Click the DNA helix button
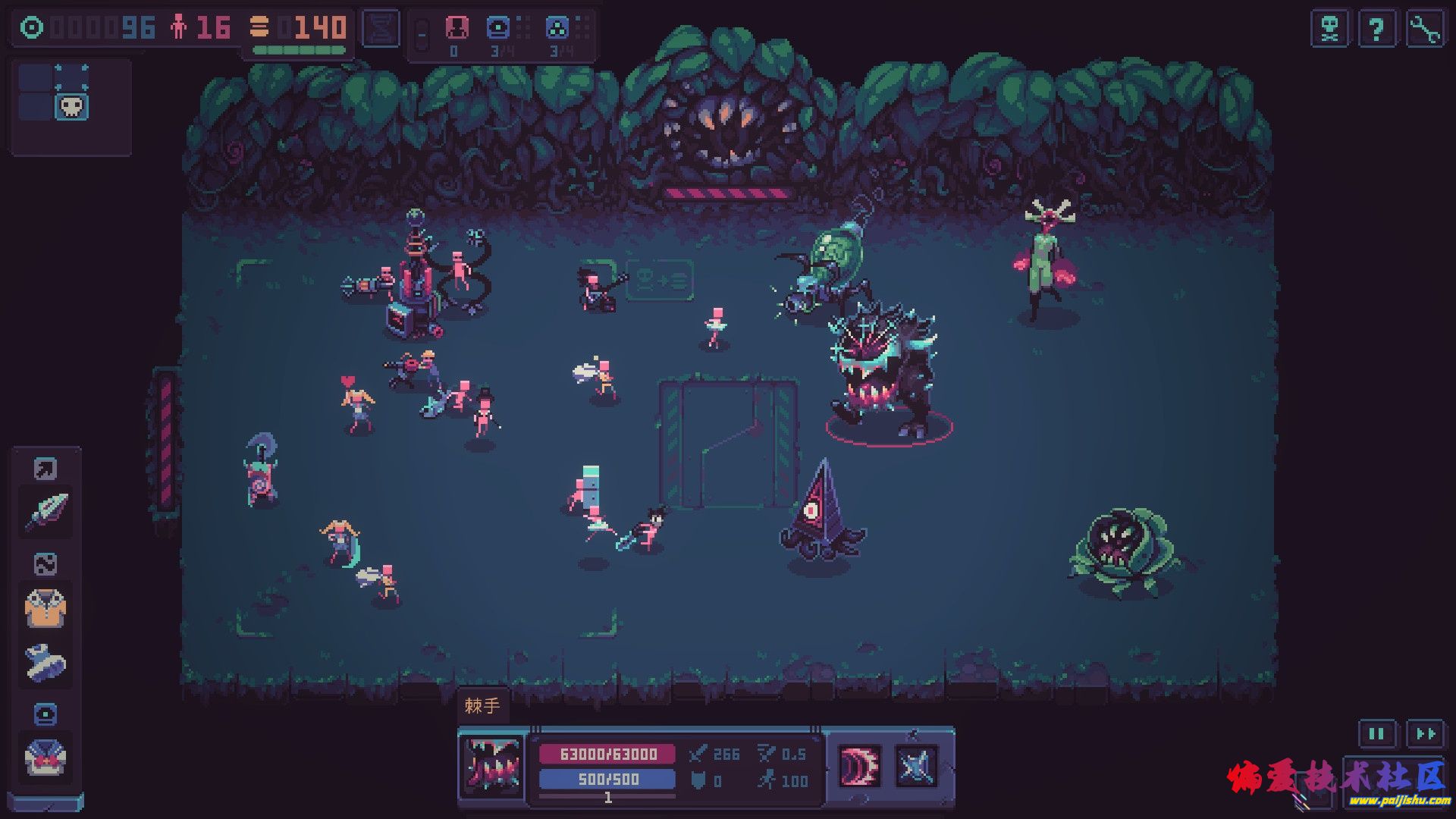The height and width of the screenshot is (819, 1456). pos(381,29)
